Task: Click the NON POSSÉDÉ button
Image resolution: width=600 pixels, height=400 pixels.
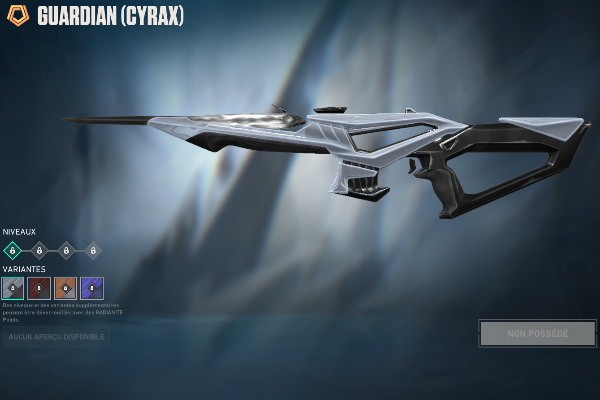Action: coord(537,333)
